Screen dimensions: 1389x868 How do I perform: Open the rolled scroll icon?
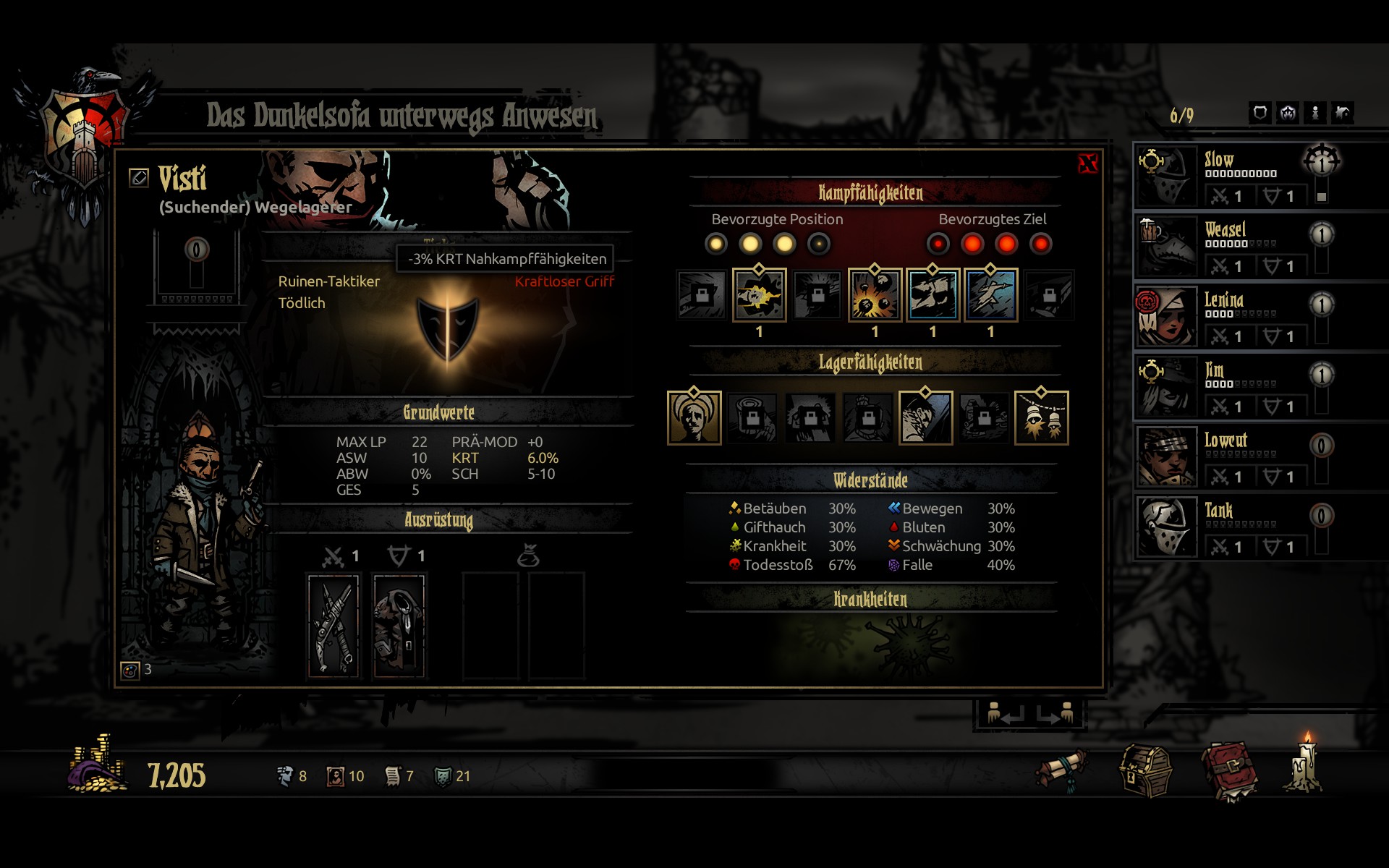point(1062,770)
